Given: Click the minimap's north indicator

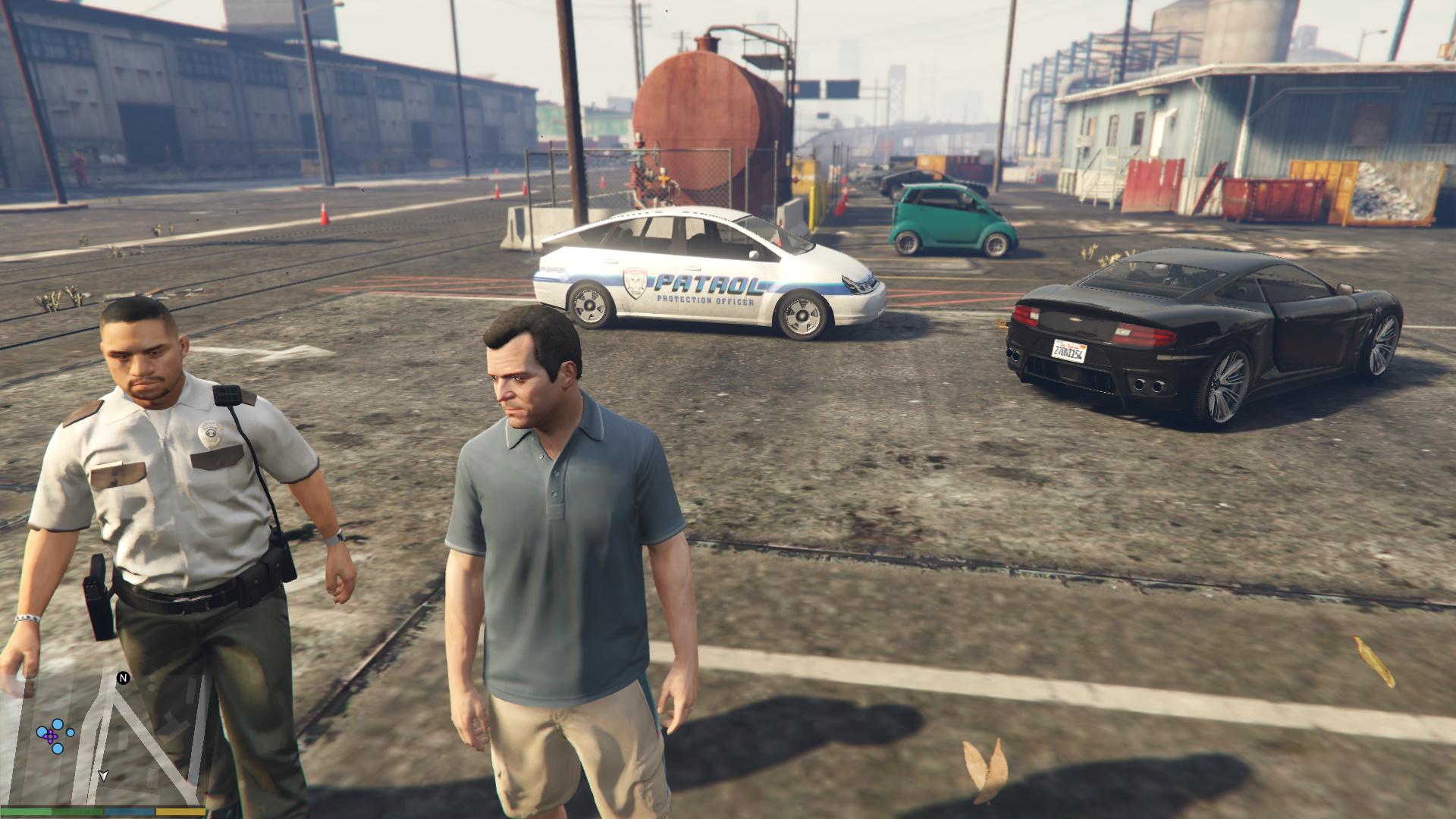Looking at the screenshot, I should pos(122,678).
